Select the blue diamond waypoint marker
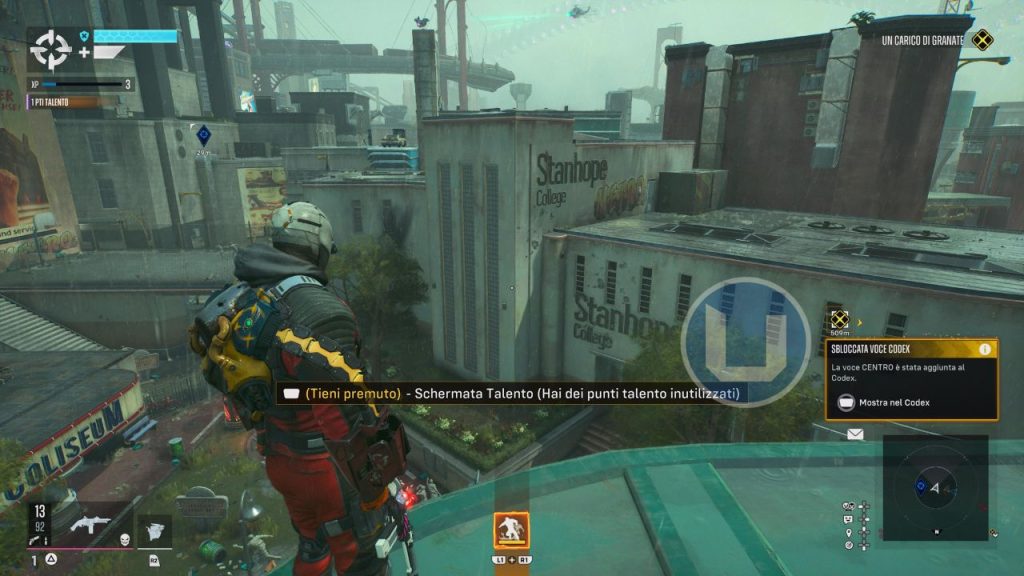 point(204,133)
